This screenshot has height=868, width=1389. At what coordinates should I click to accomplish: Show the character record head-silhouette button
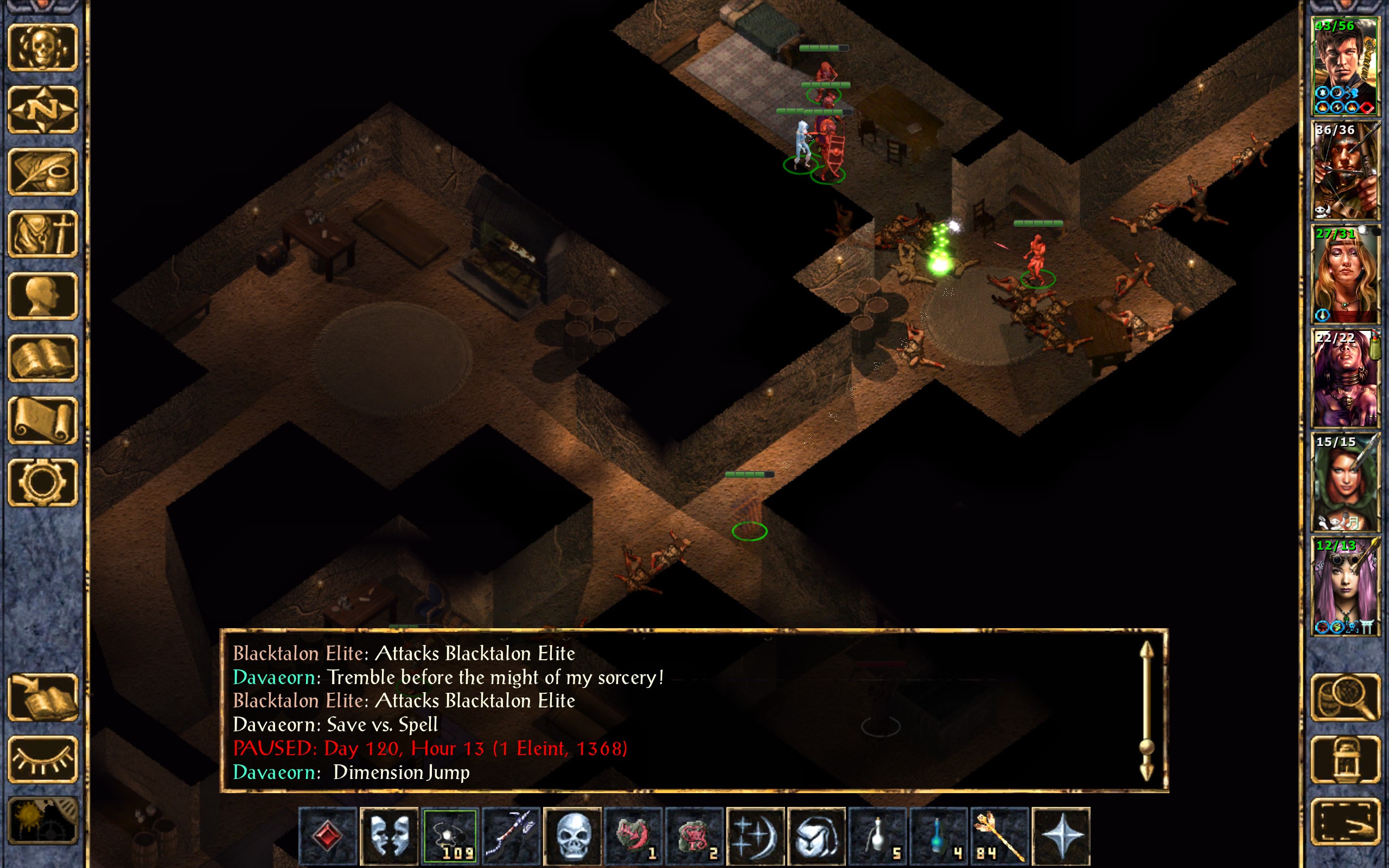43,296
